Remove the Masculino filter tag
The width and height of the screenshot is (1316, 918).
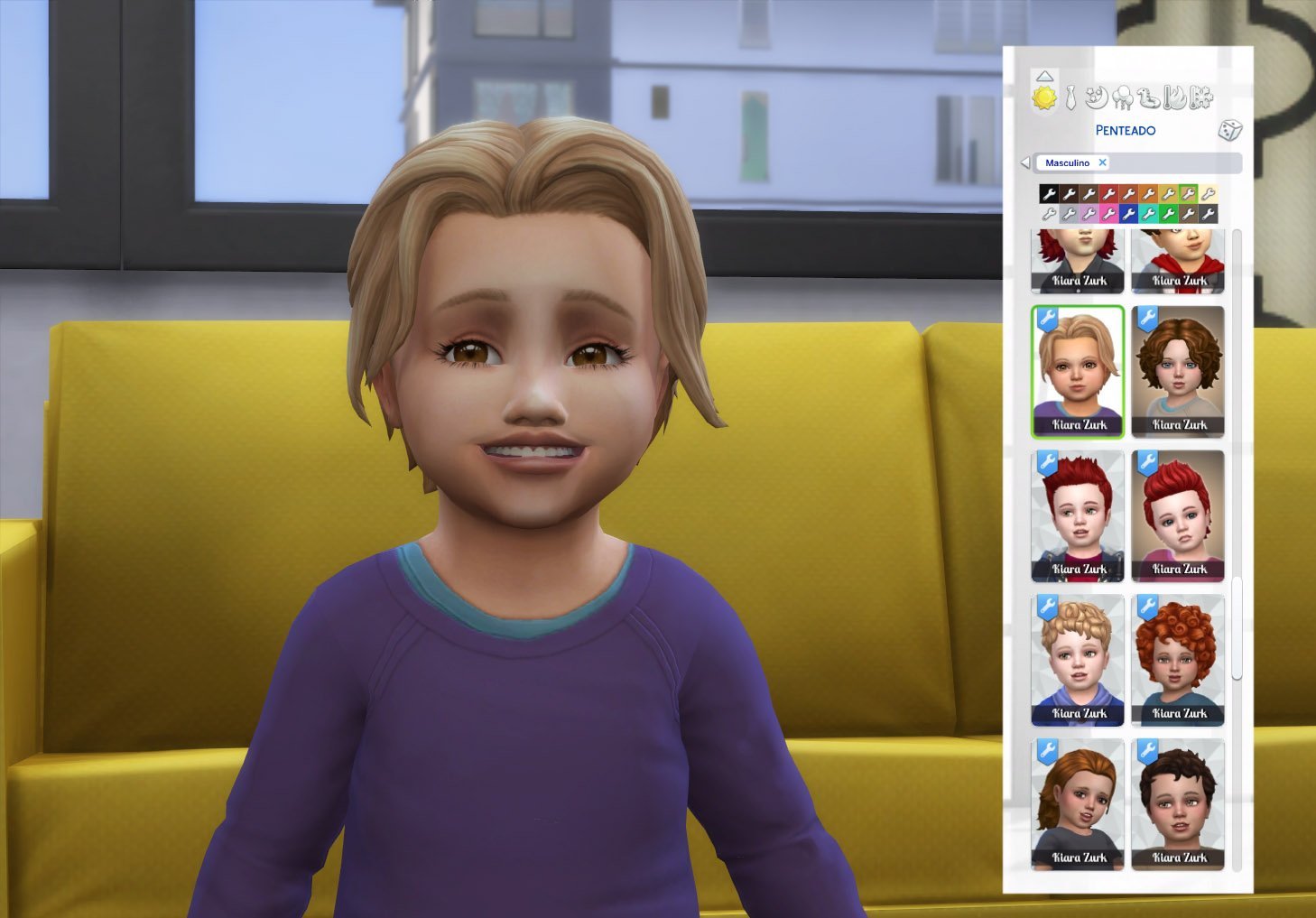(x=1102, y=162)
